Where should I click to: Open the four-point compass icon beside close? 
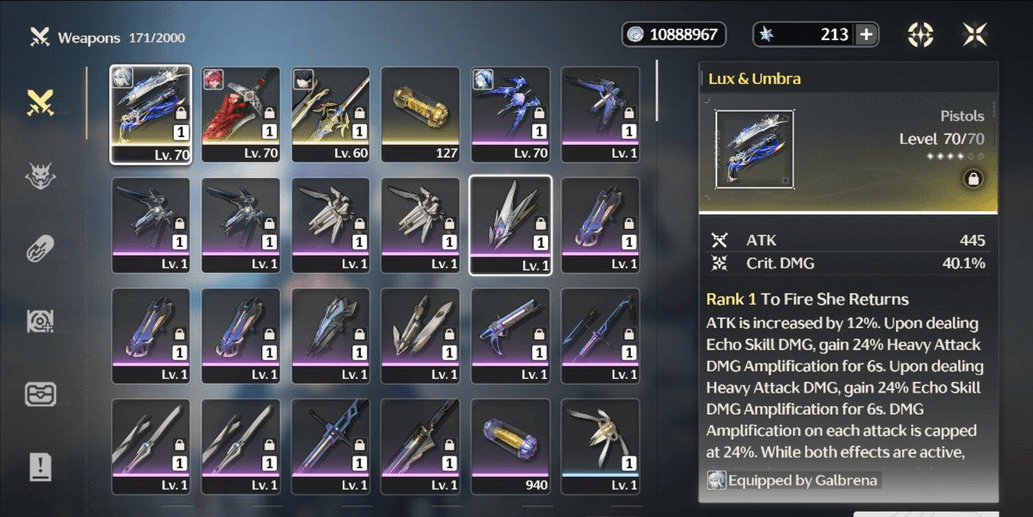pyautogui.click(x=920, y=35)
